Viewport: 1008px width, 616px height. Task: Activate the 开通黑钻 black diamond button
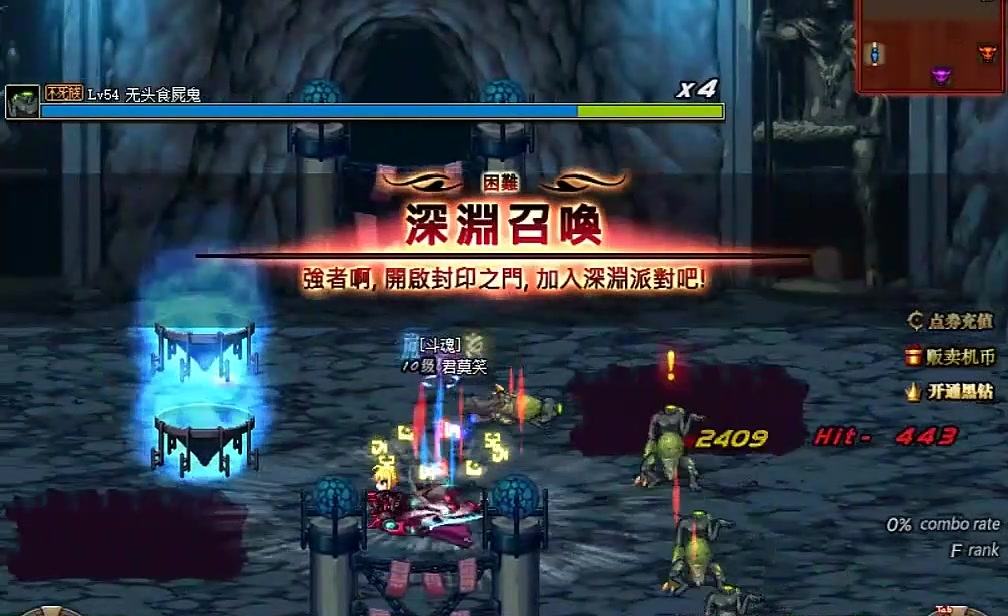951,392
